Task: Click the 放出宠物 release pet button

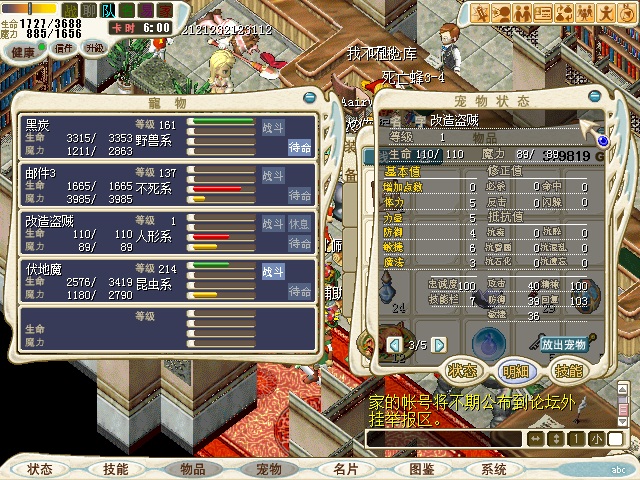Action: (x=564, y=344)
